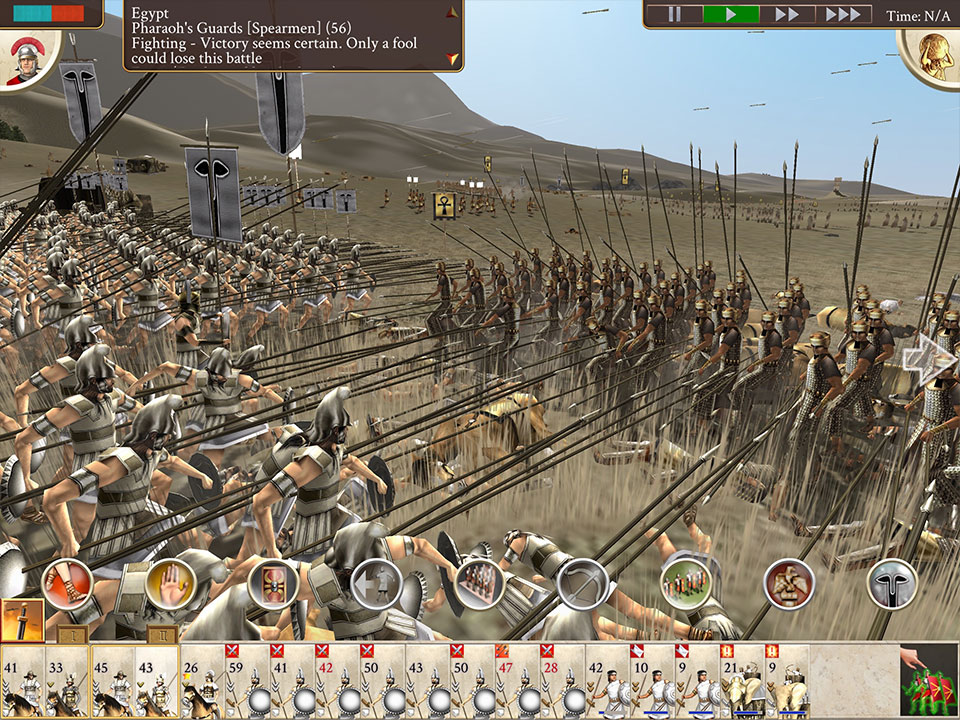
Task: Activate the raised hand halt command
Action: click(170, 584)
